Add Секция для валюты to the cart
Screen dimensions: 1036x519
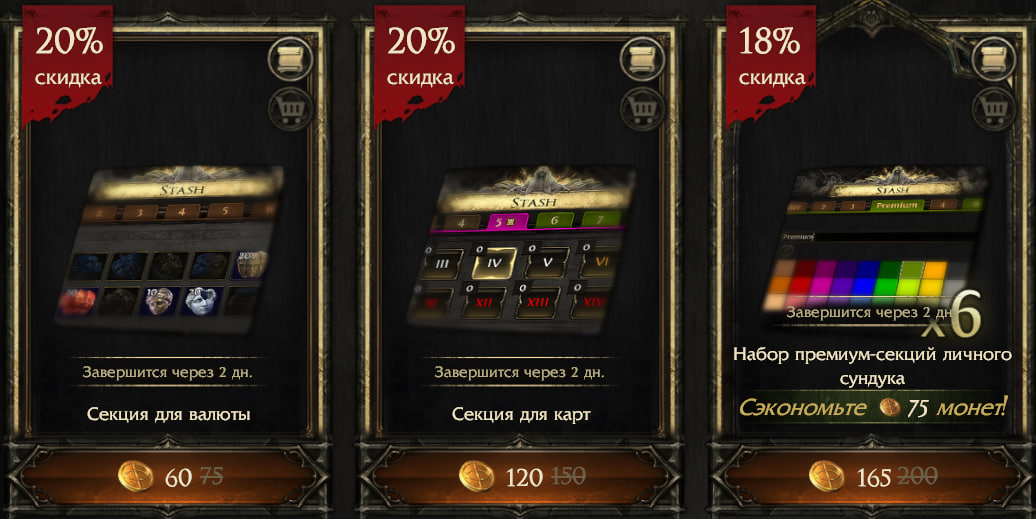291,107
